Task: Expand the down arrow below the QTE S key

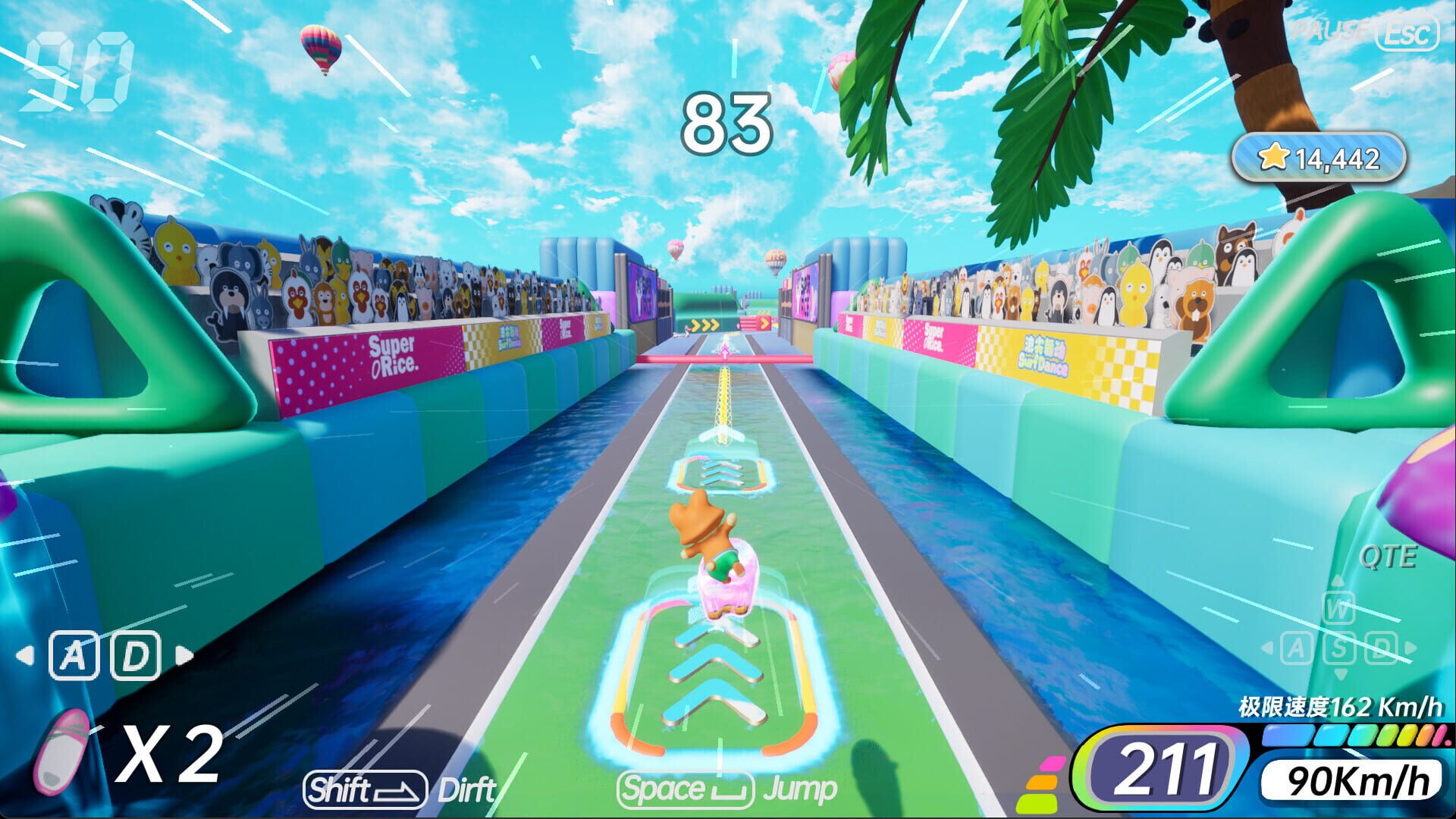Action: pyautogui.click(x=1340, y=673)
